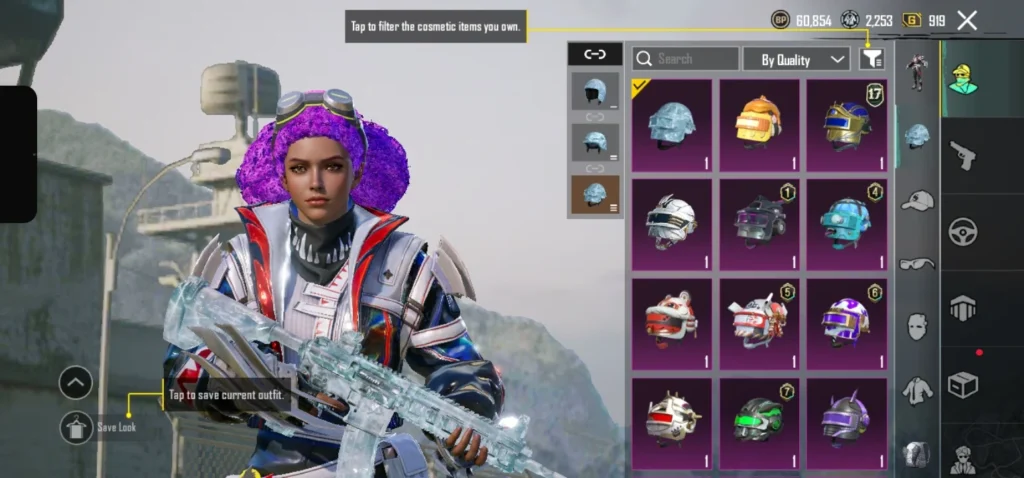Viewport: 1024px width, 478px height.
Task: Select the cap headwear category
Action: click(917, 201)
